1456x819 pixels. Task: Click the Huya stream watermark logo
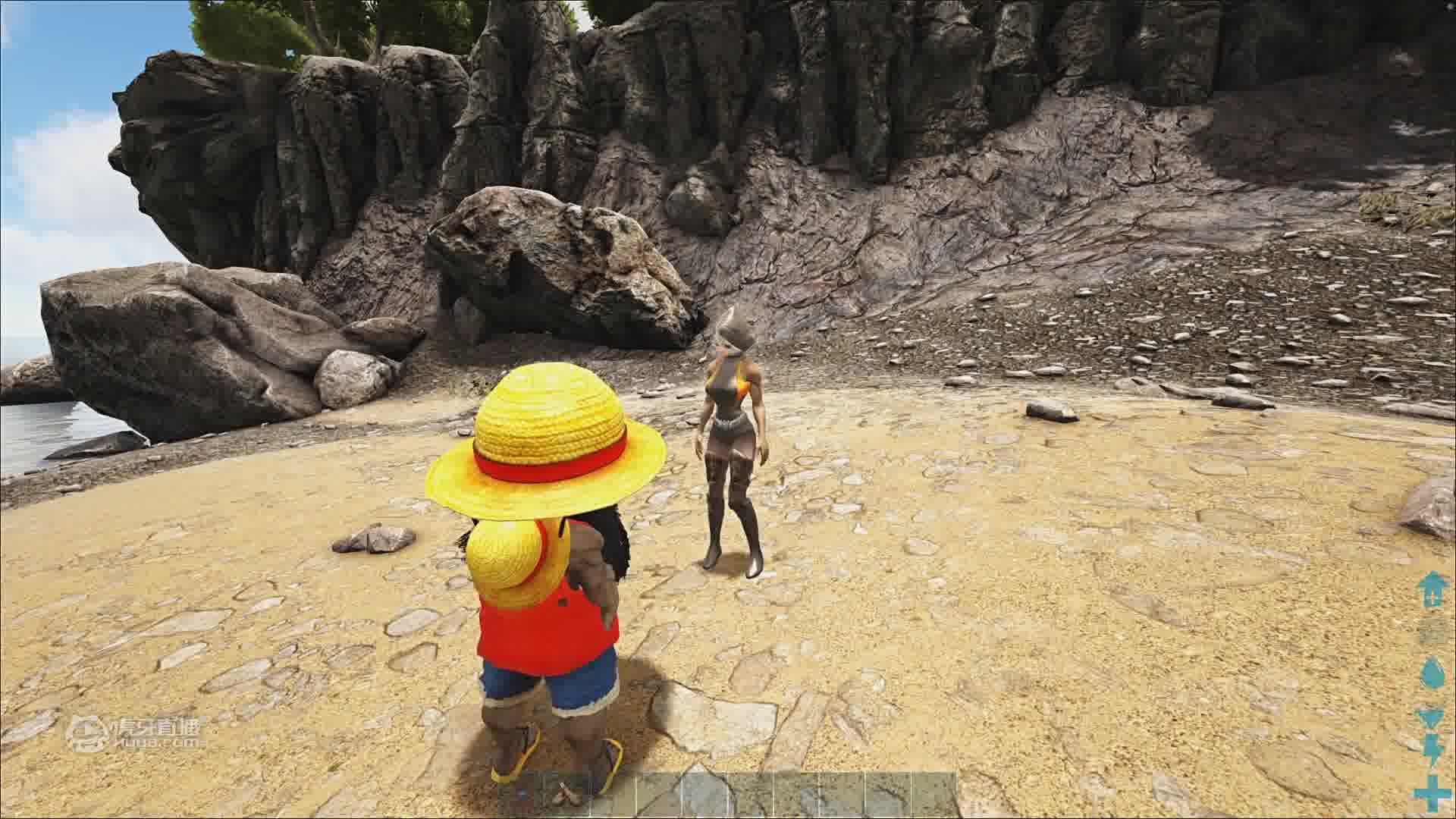click(136, 733)
